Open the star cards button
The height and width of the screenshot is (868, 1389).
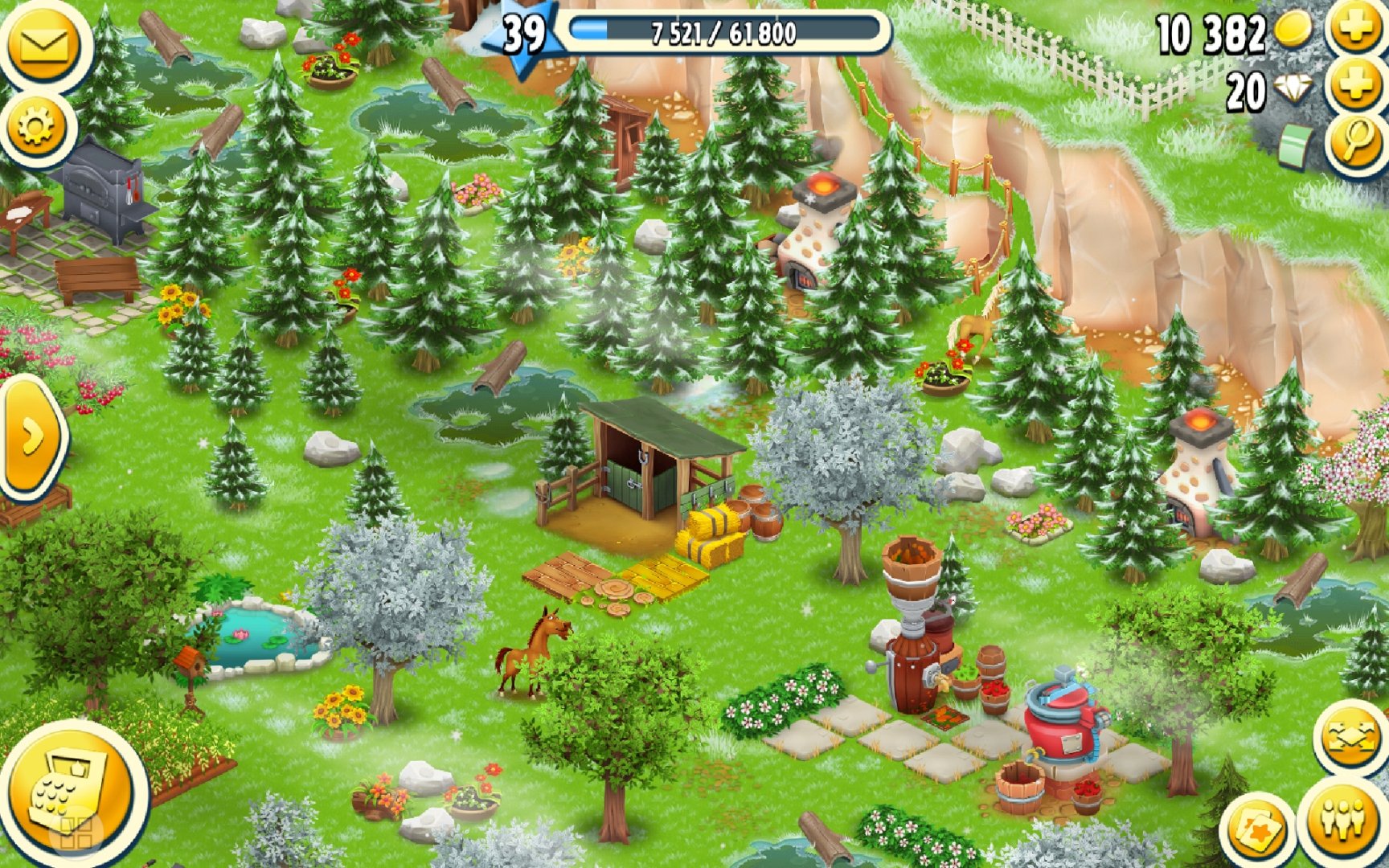[1256, 832]
